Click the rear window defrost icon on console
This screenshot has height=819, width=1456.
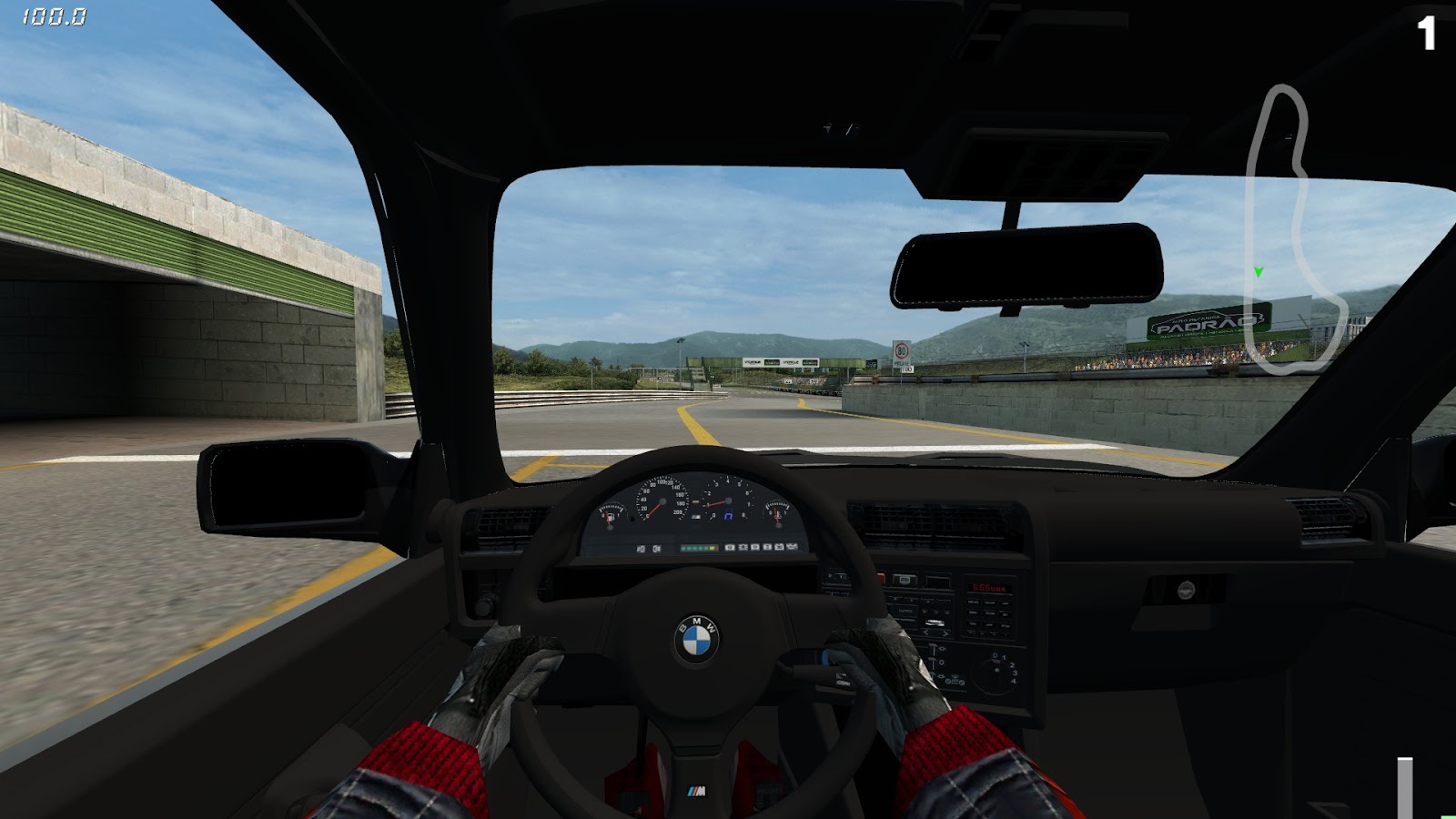[x=905, y=579]
